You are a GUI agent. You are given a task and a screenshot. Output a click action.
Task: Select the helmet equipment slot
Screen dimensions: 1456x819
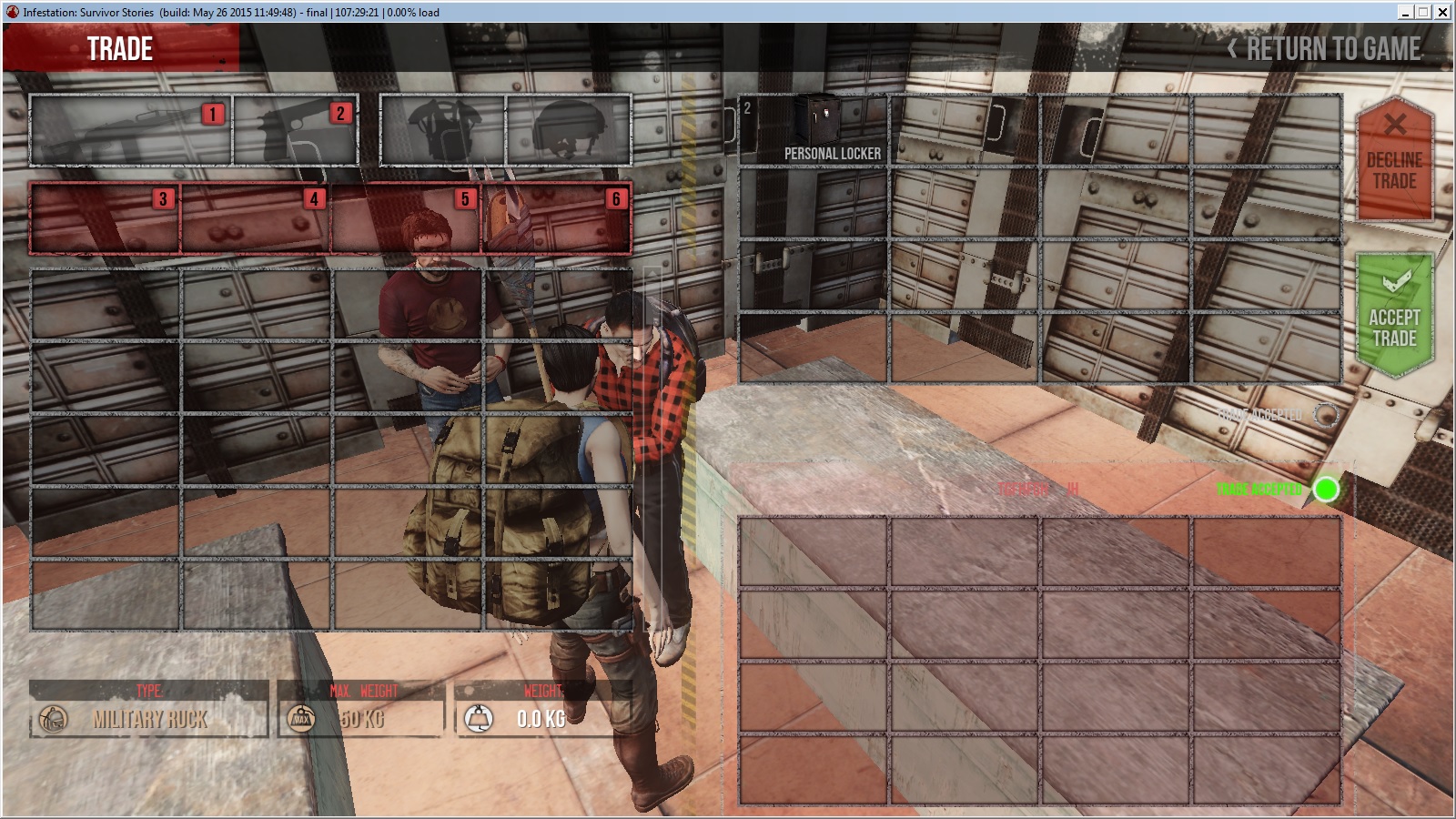[568, 130]
